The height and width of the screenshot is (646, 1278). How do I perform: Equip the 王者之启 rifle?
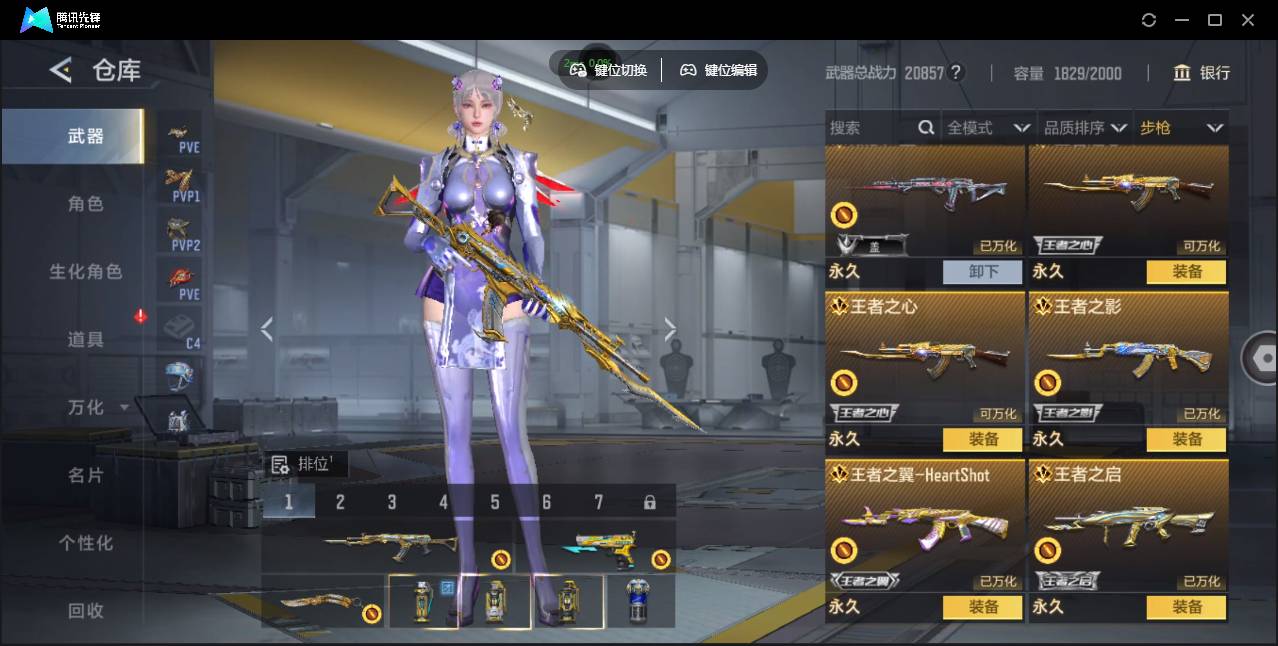1187,607
